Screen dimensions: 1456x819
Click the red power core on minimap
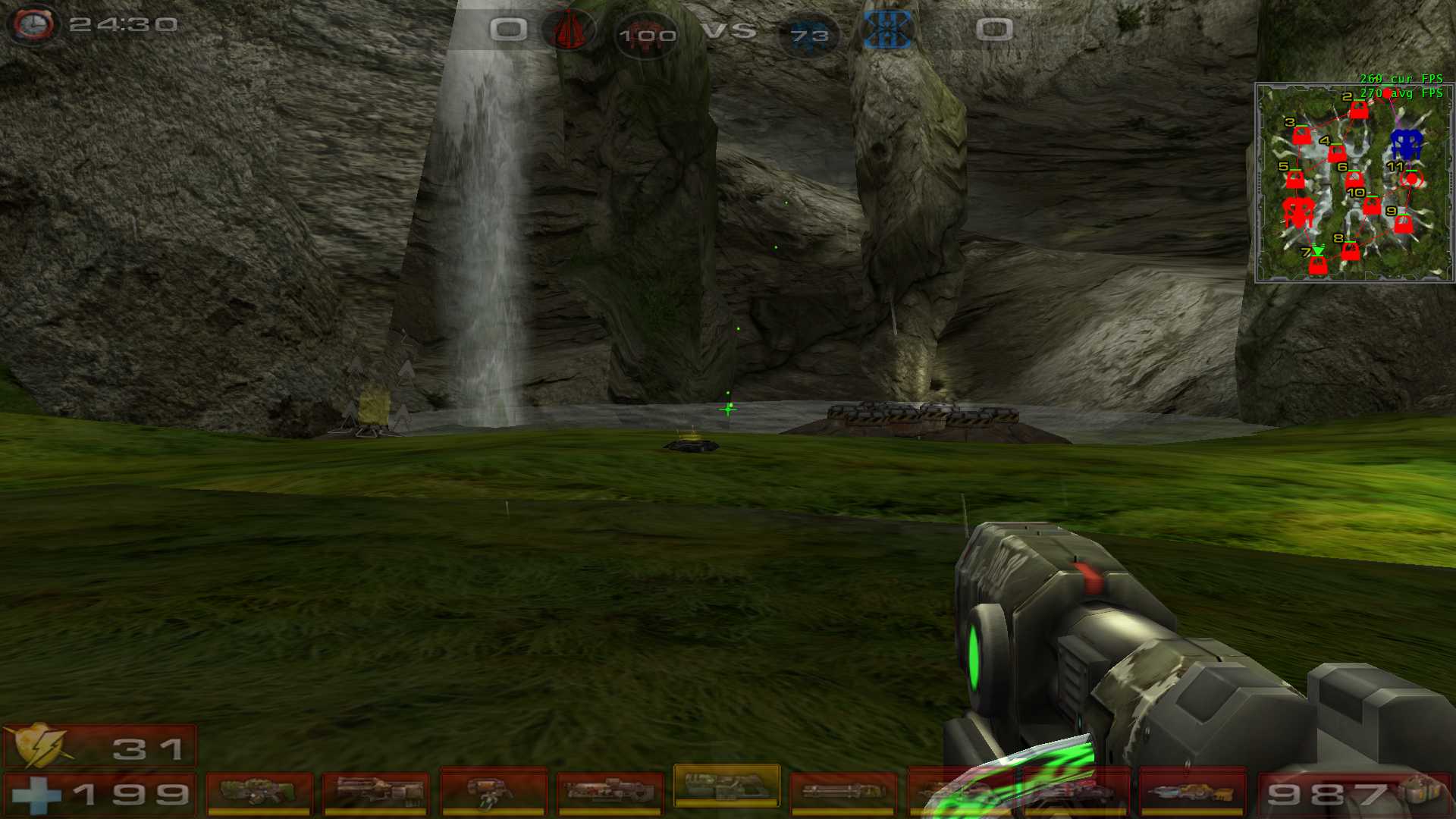tap(1298, 212)
